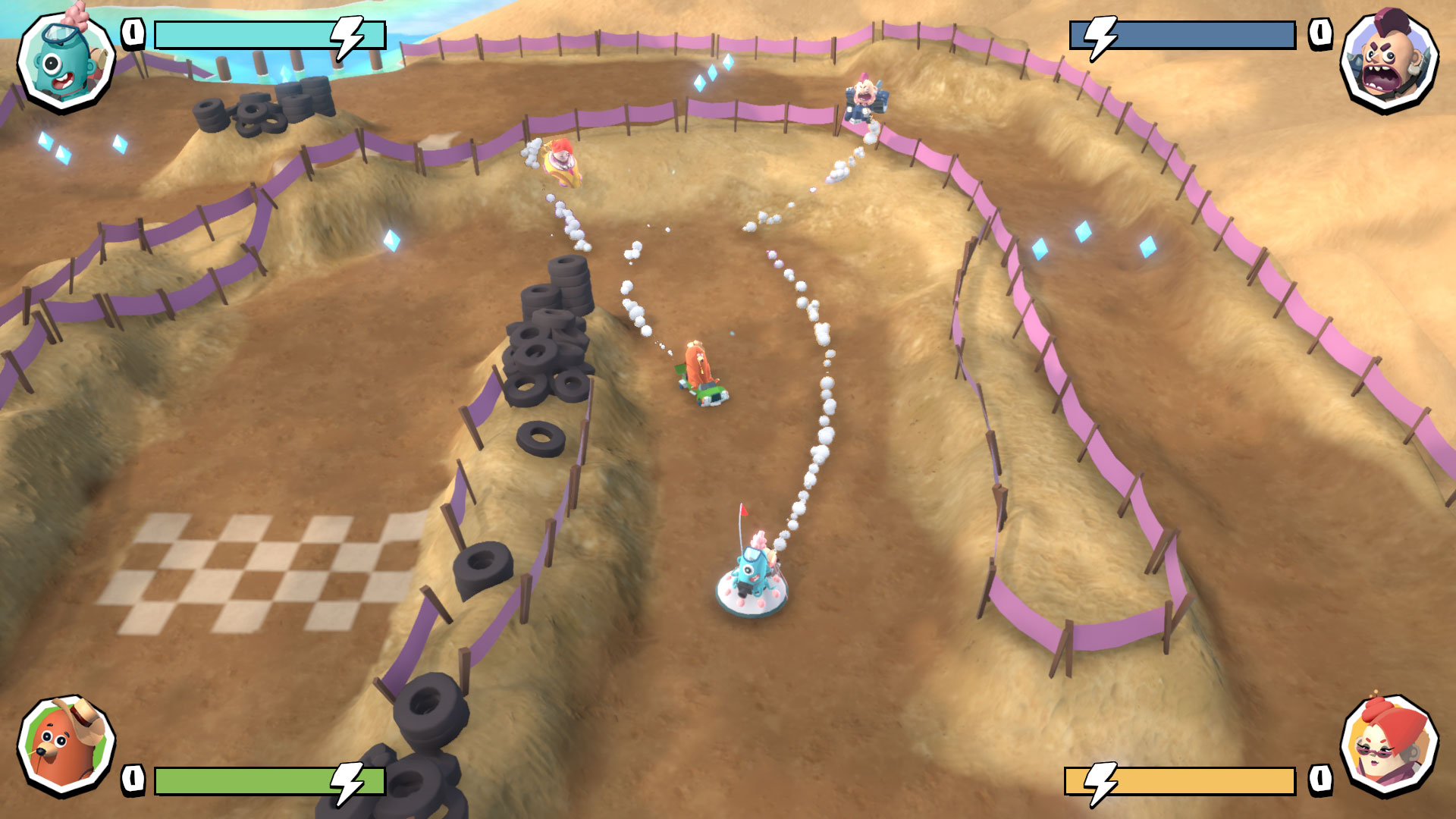This screenshot has height=819, width=1456.
Task: Select the teal one-eyed alien player portrait
Action: click(x=66, y=61)
